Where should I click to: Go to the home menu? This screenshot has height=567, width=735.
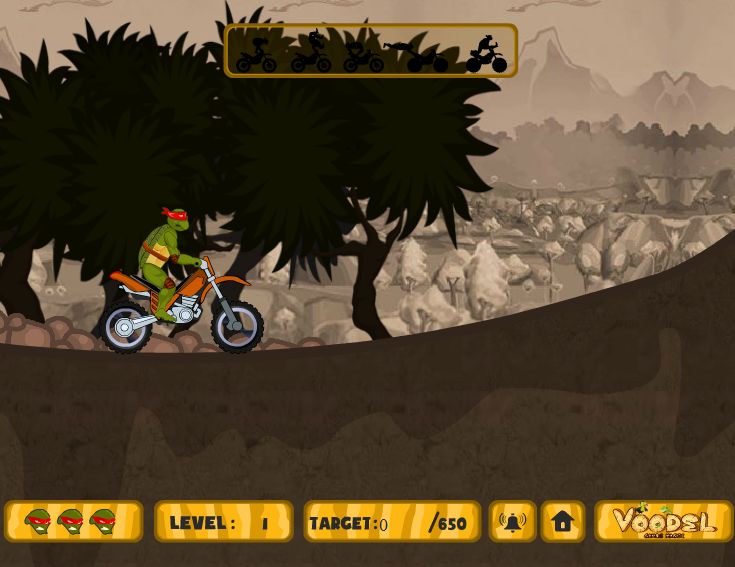click(563, 522)
